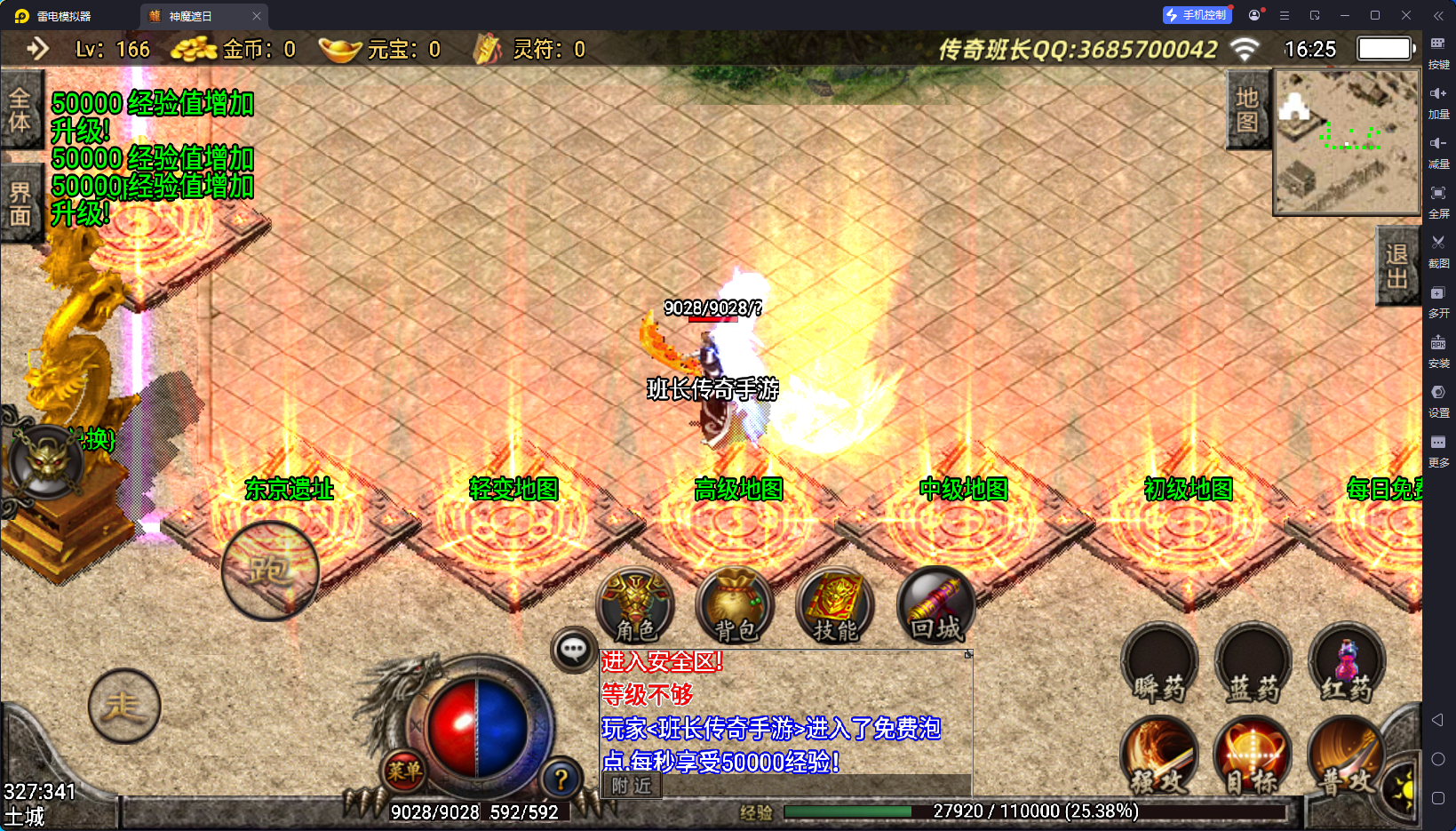Close the 神魔遮日 emulator tab
1456x831 pixels.
[257, 16]
